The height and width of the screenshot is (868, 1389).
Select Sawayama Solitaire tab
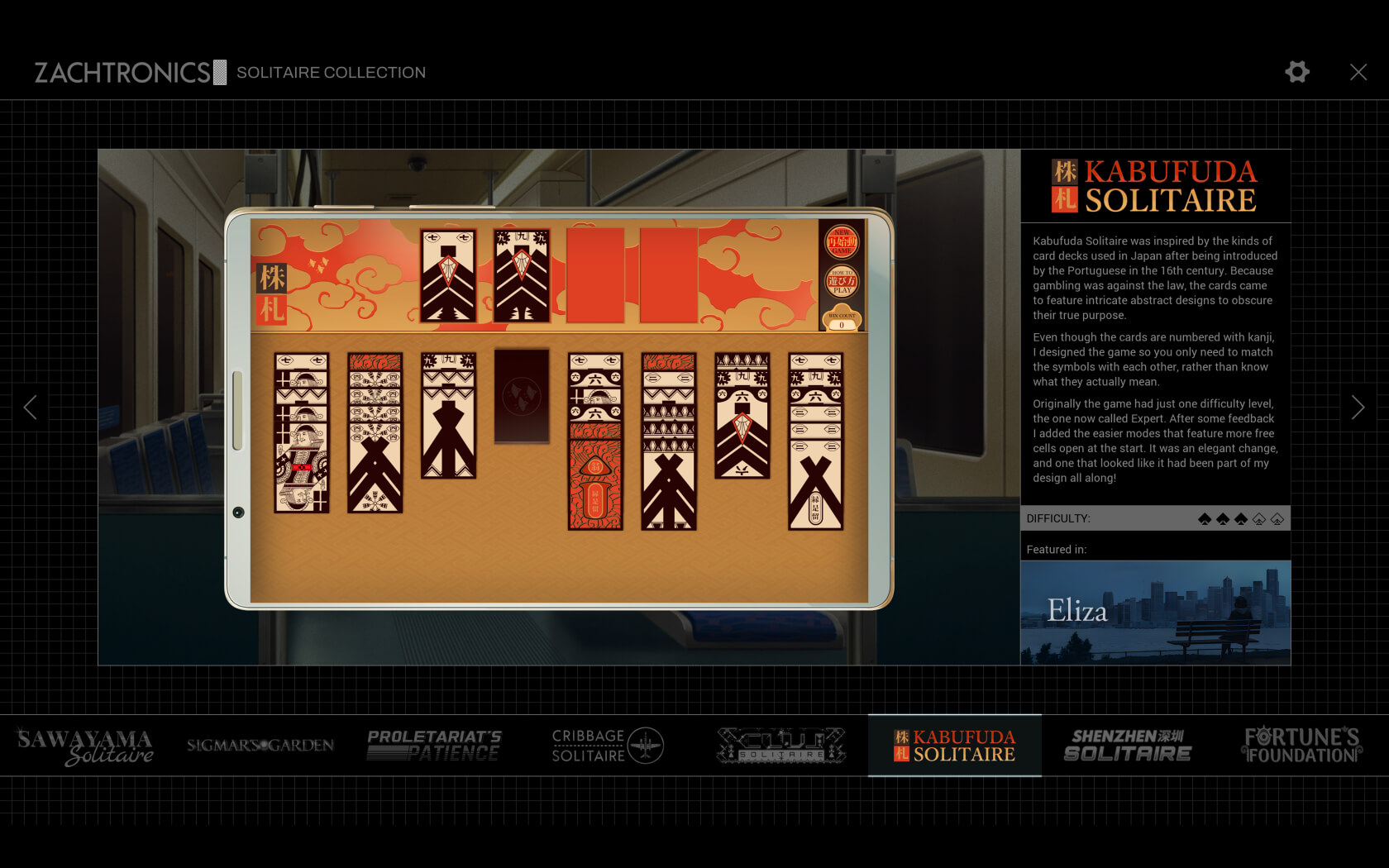(86, 746)
